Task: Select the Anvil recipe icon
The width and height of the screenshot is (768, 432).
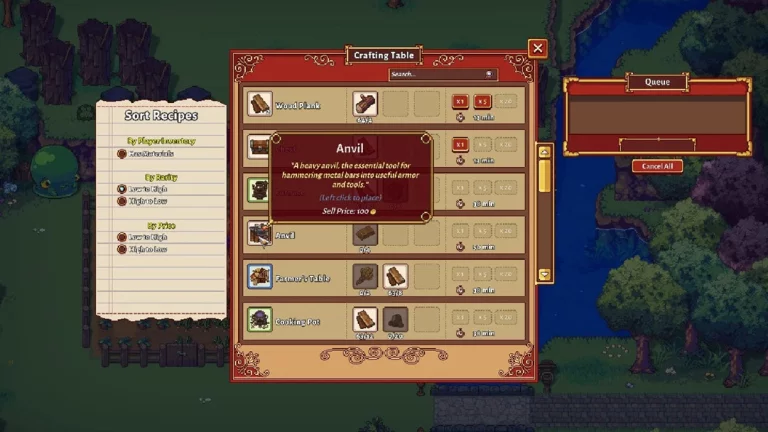Action: click(x=260, y=233)
